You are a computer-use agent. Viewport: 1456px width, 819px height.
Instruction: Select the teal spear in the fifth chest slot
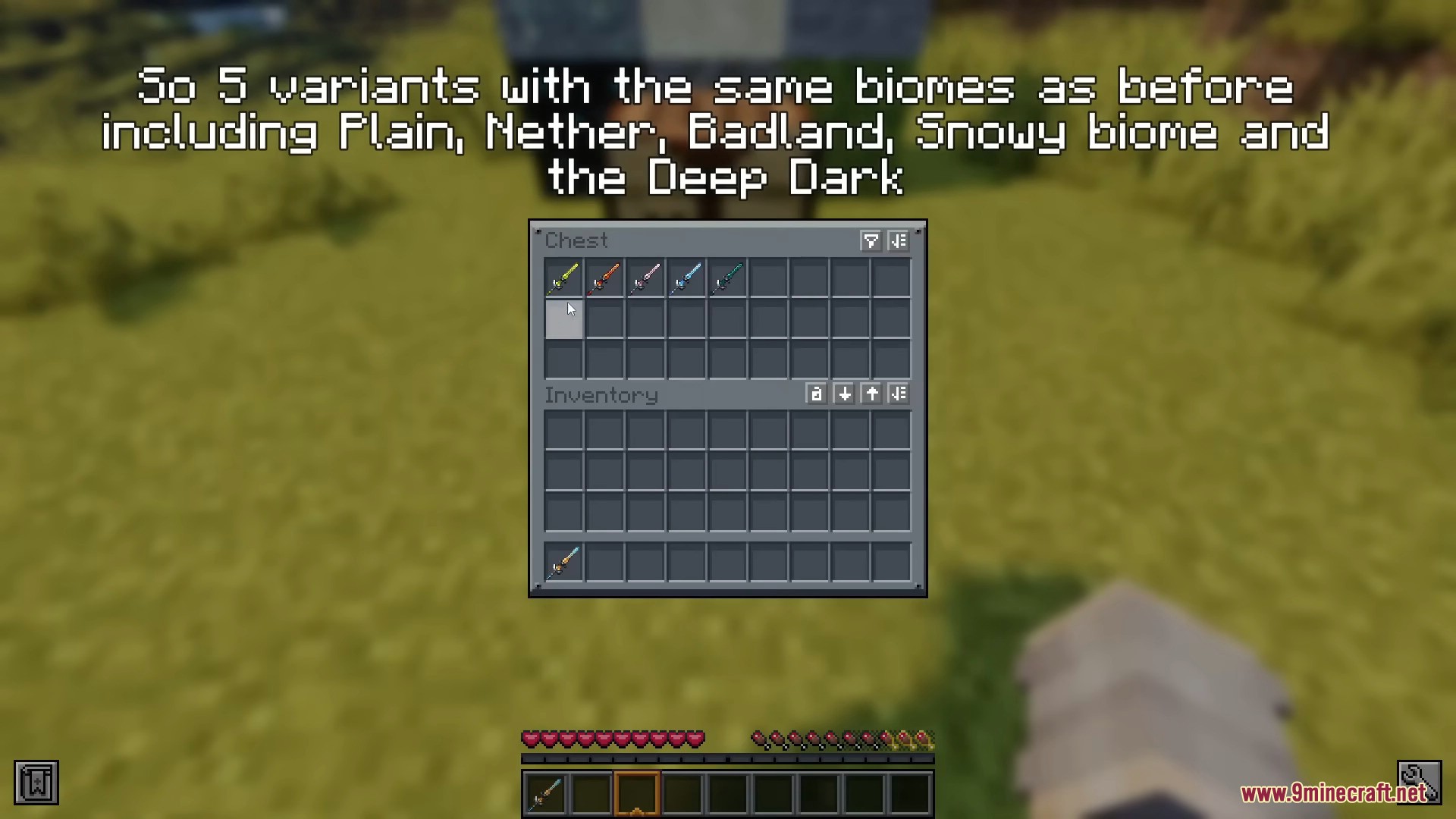(727, 278)
